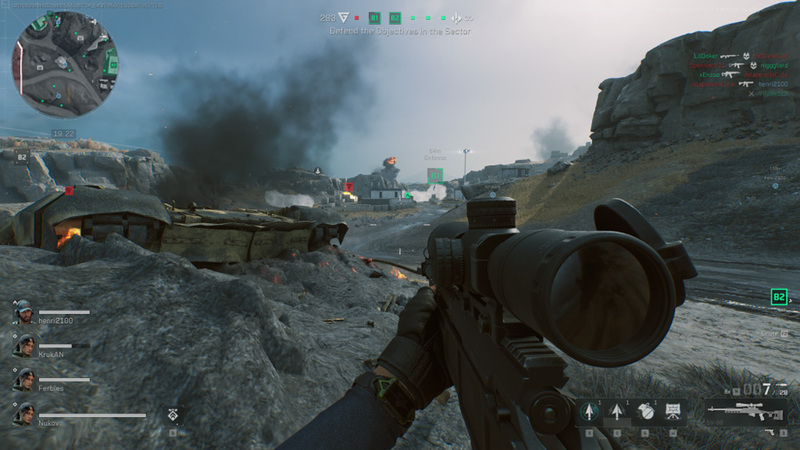
Task: Activate the squad chevron icon beside Nukov
Action: 172,413
